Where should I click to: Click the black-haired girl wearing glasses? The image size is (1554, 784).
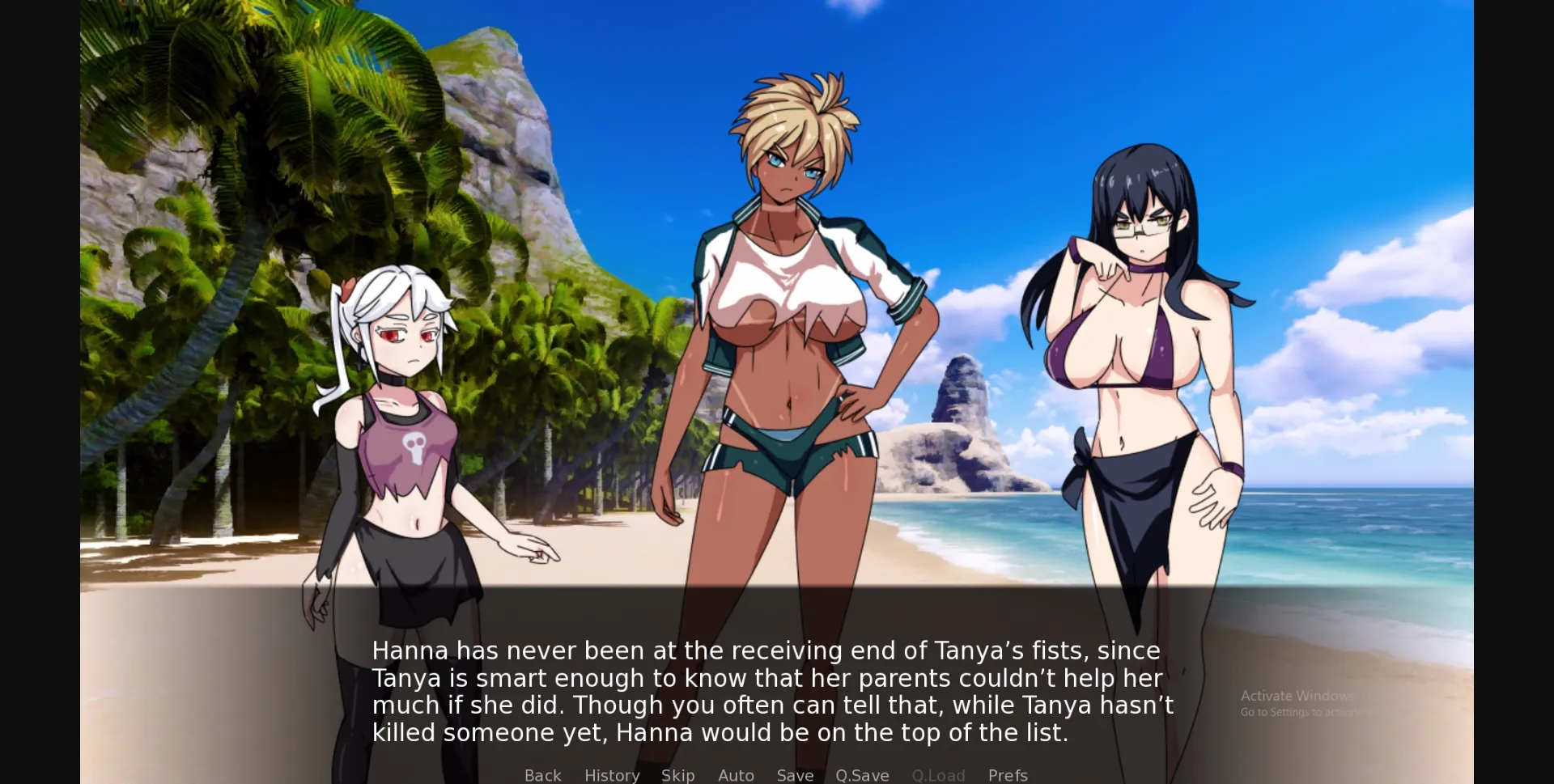click(1141, 340)
